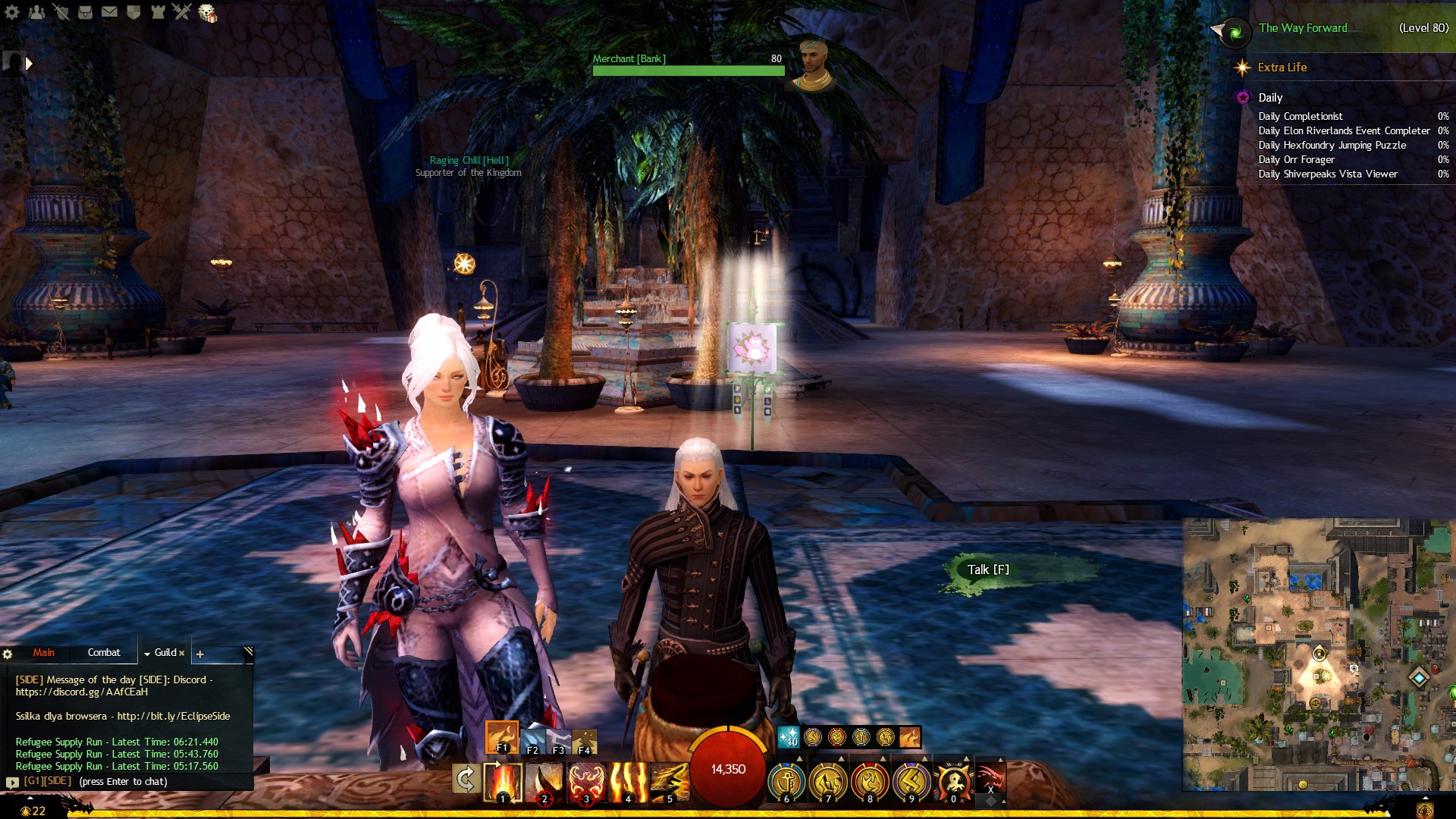This screenshot has height=819, width=1456.
Task: Activate the F1 fire attunement
Action: [501, 737]
